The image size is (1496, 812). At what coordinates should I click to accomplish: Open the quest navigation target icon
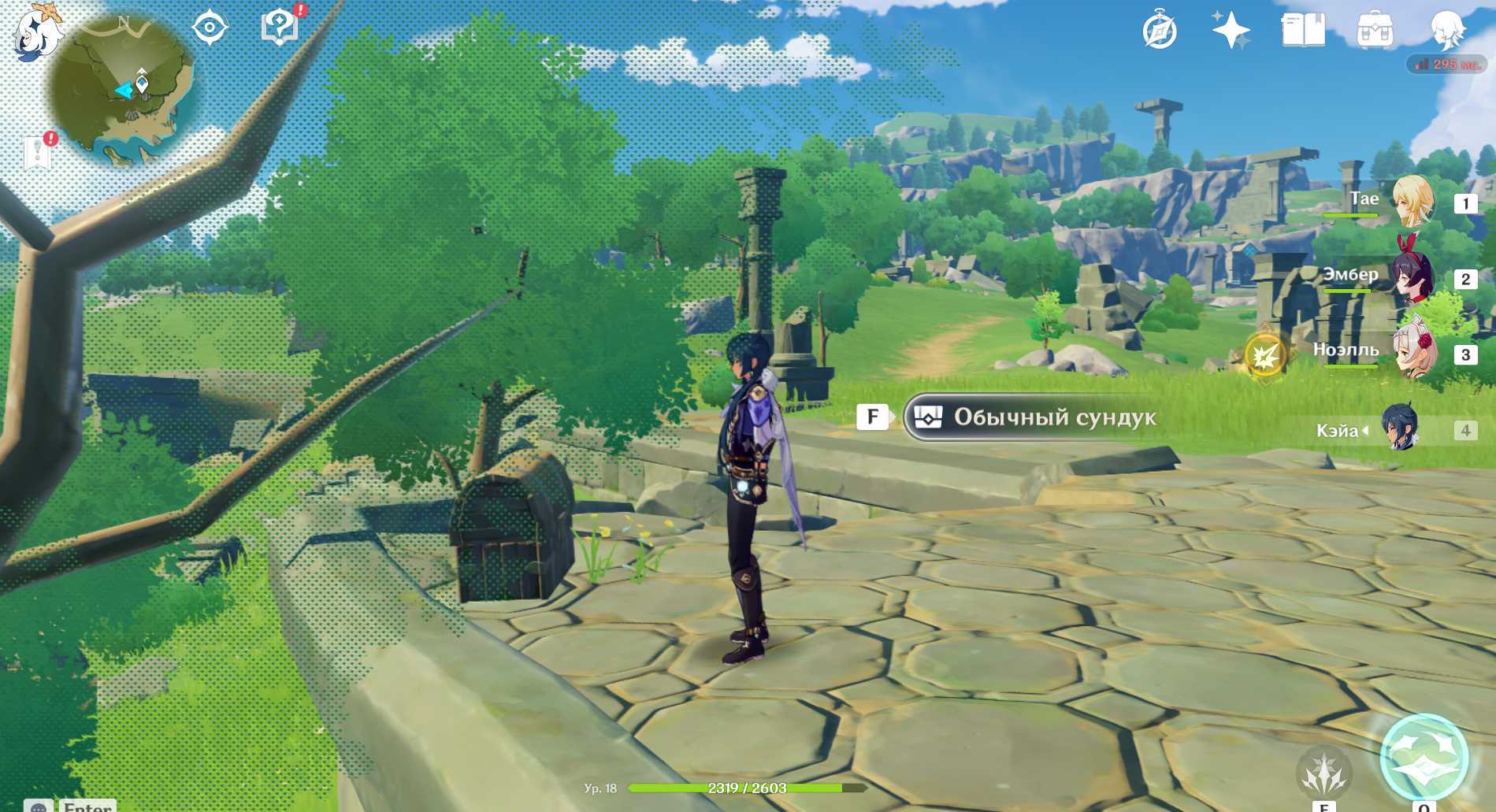210,28
